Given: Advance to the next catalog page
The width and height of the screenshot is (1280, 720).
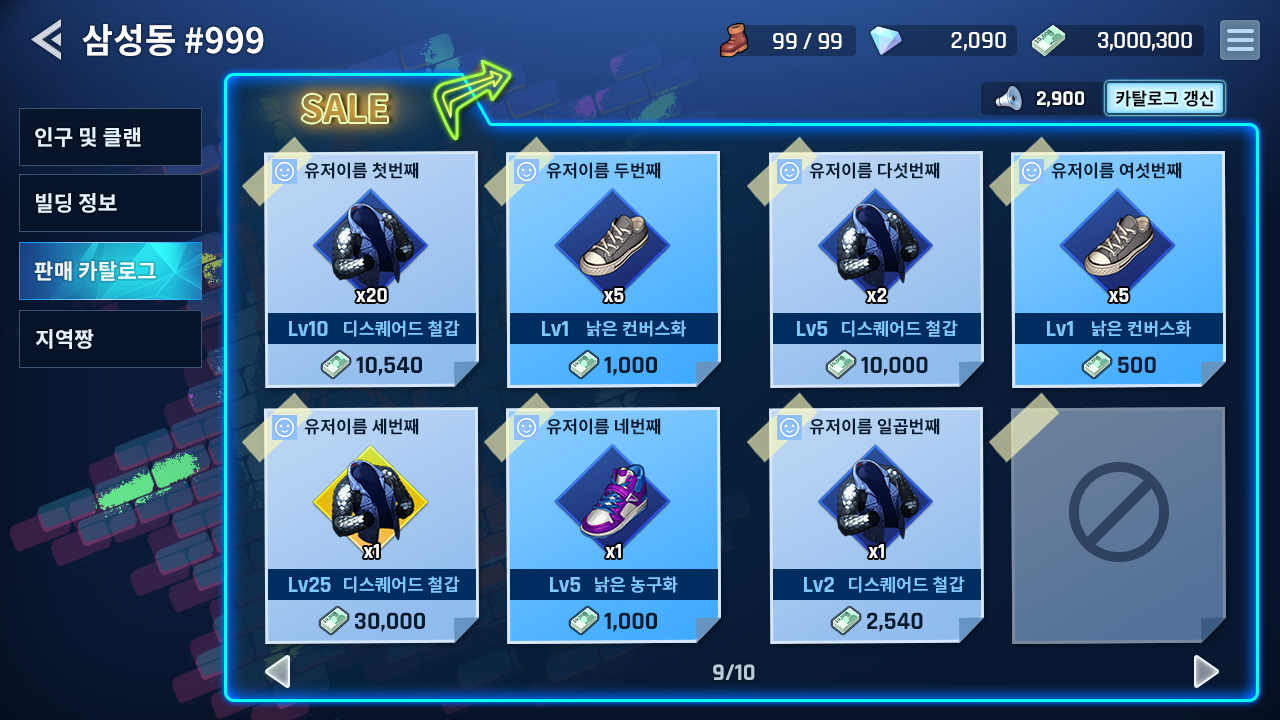Looking at the screenshot, I should point(1206,672).
